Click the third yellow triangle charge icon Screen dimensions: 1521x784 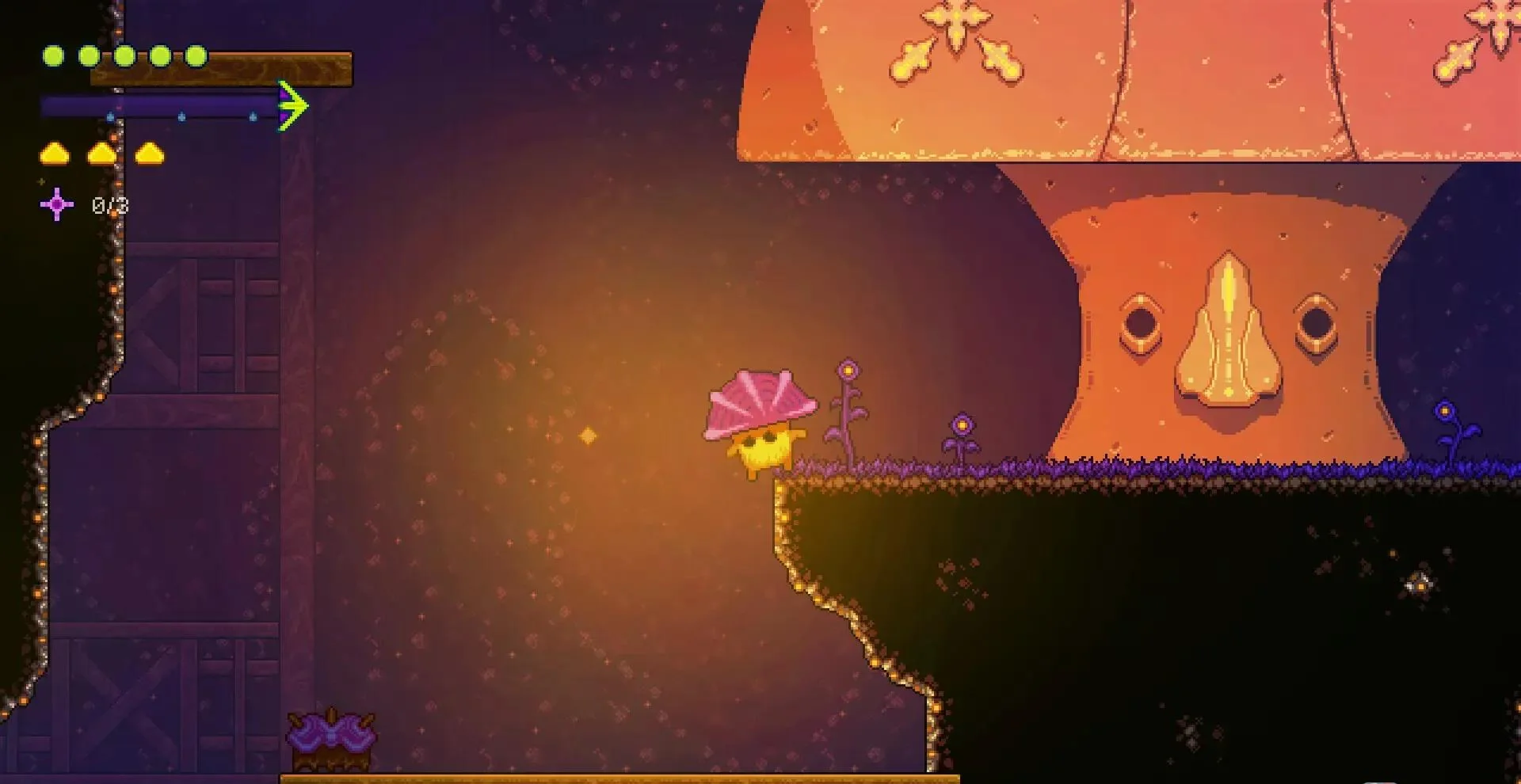pyautogui.click(x=150, y=154)
